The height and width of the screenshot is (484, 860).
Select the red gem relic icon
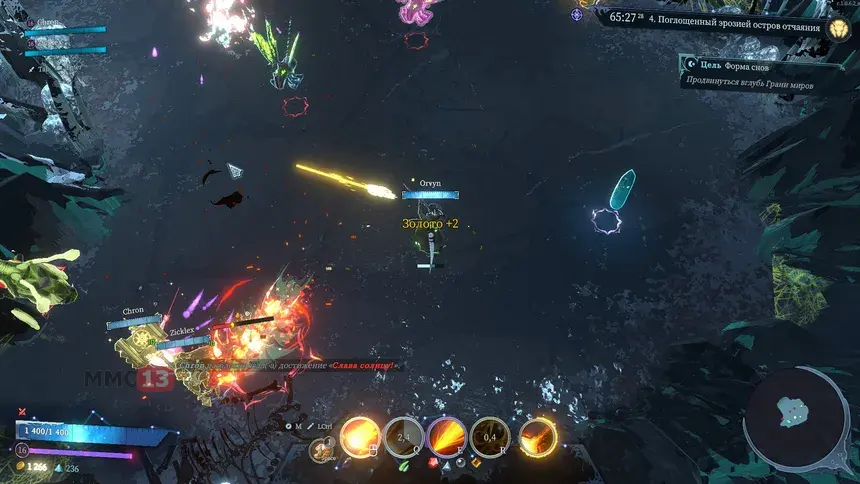tap(432, 463)
